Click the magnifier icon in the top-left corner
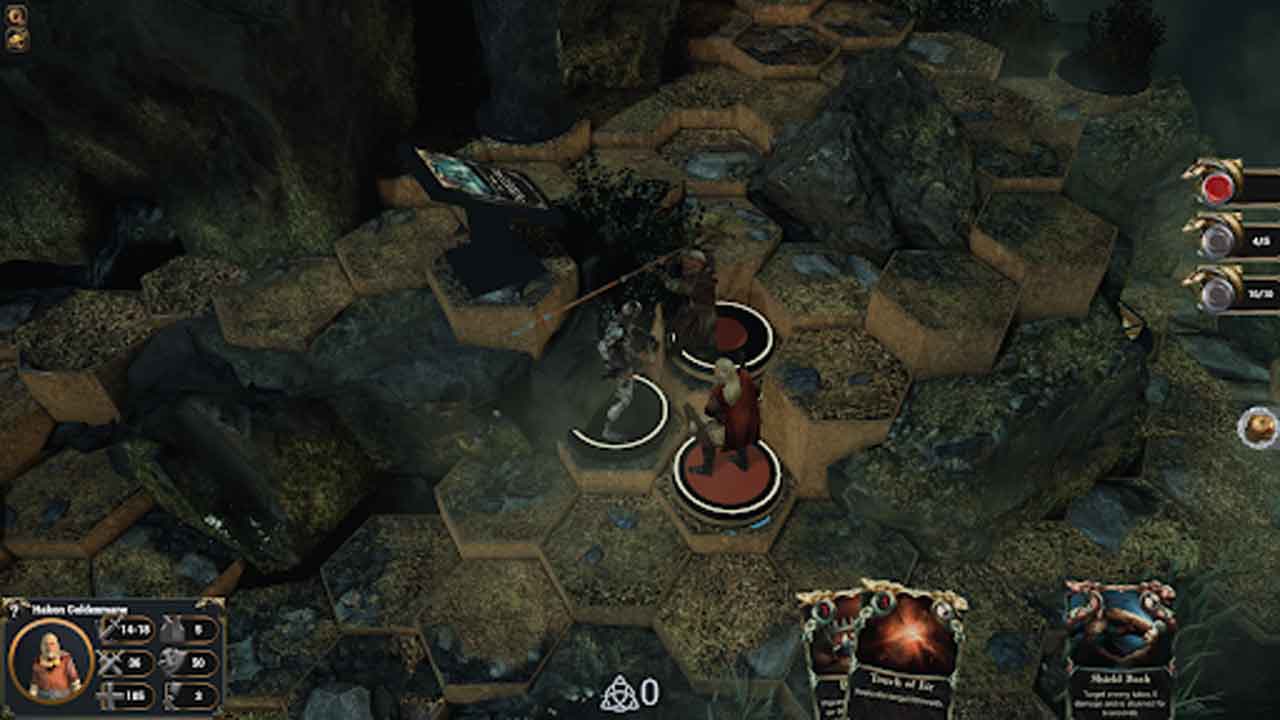Screen dimensions: 1280x720 [17, 15]
